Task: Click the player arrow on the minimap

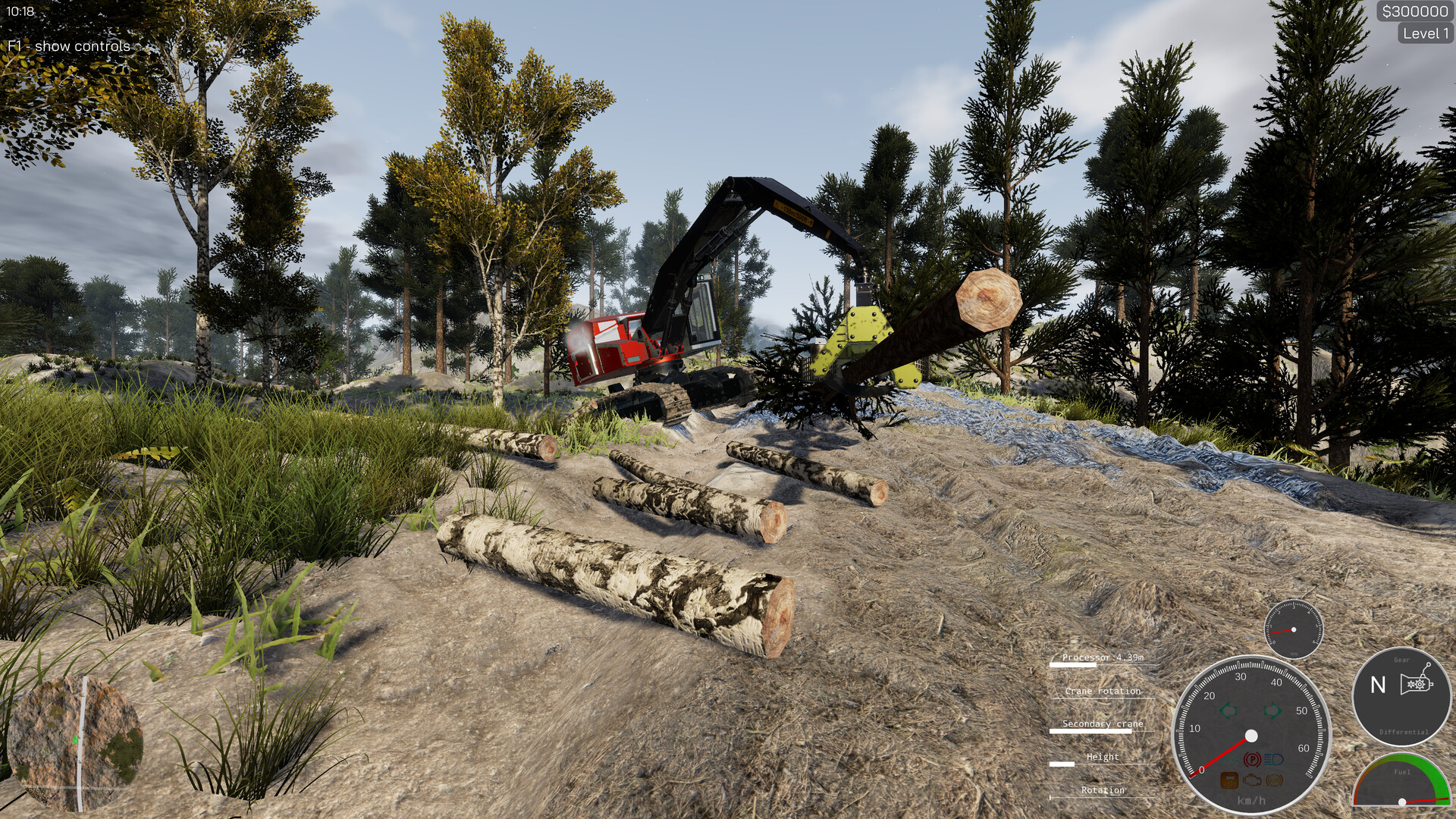Action: pos(75,739)
